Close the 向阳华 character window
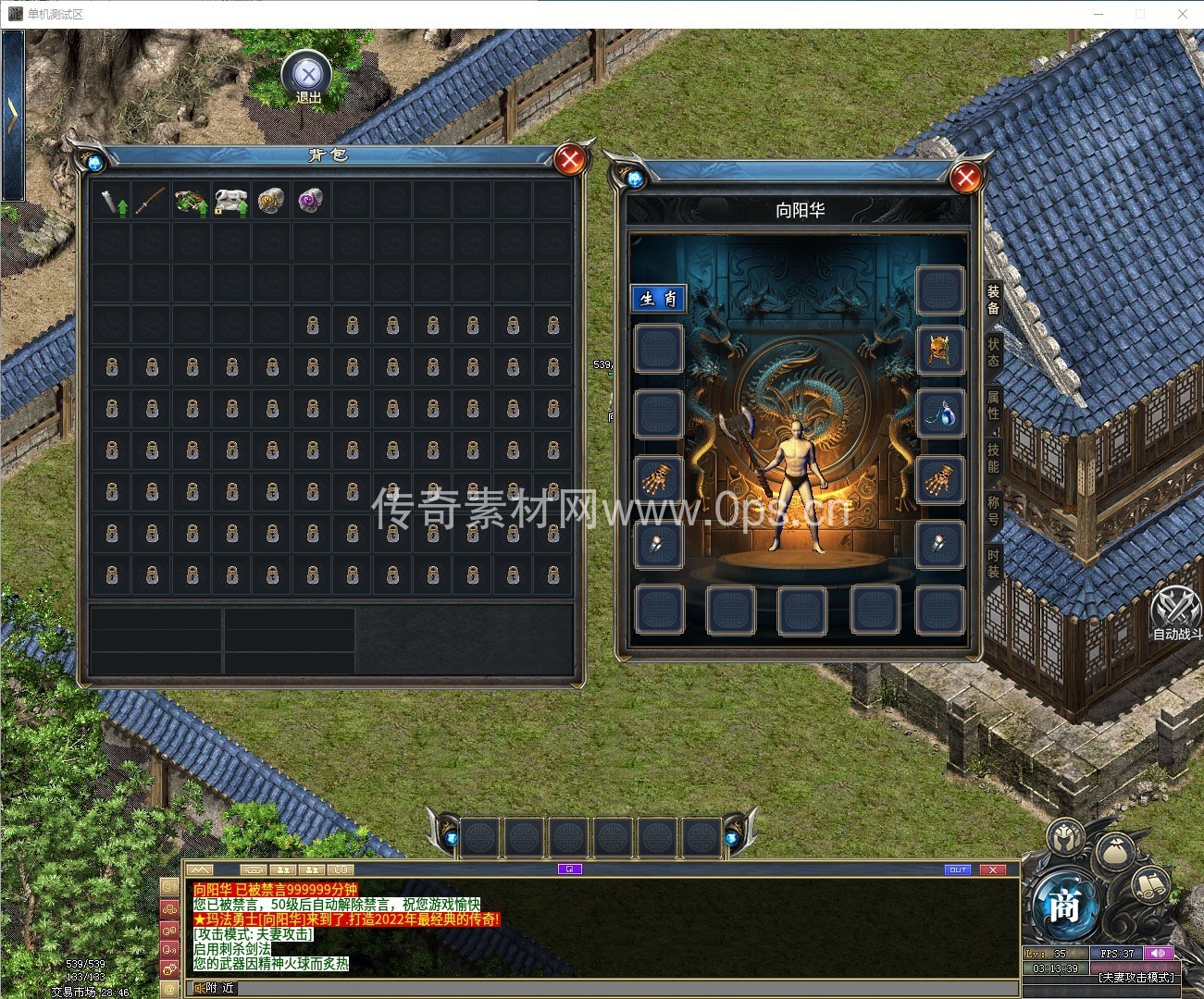The height and width of the screenshot is (999, 1204). pos(965,177)
